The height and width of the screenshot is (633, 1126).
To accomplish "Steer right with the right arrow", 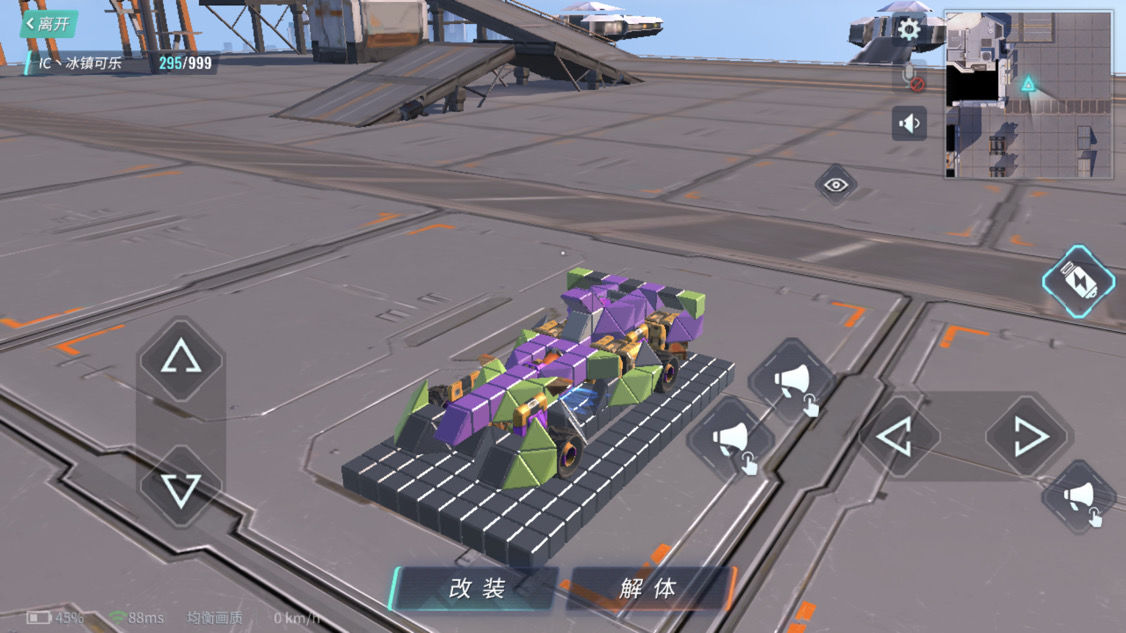I will 1027,437.
